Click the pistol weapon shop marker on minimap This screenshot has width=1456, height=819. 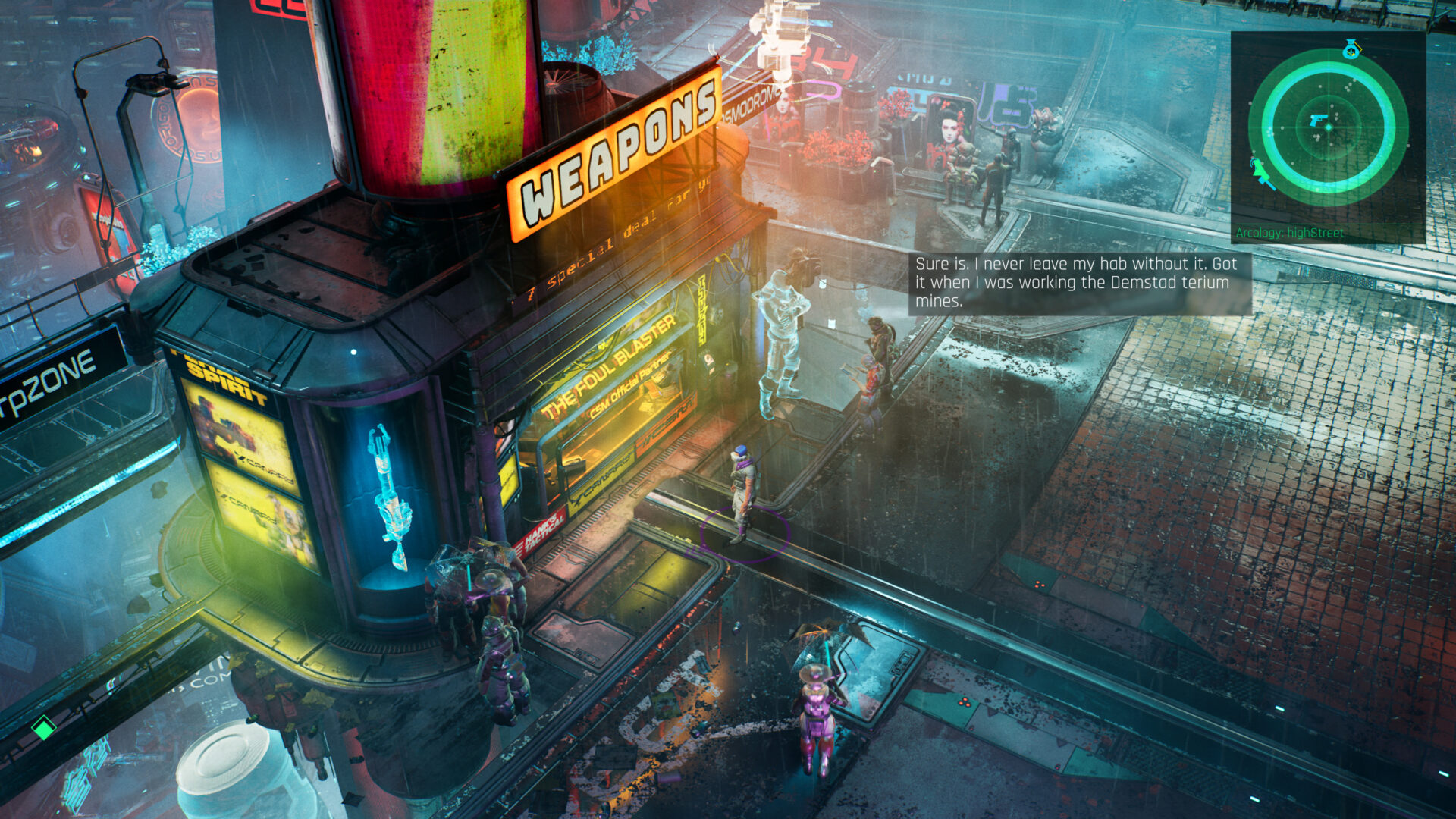coord(1318,121)
